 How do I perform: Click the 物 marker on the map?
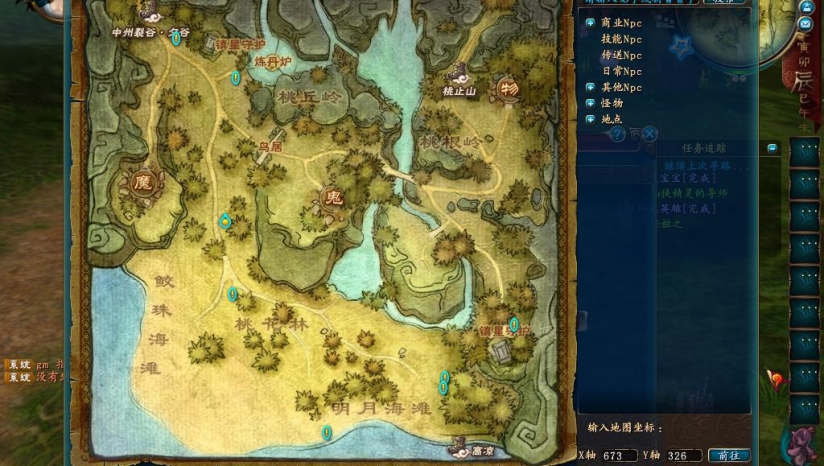point(510,87)
